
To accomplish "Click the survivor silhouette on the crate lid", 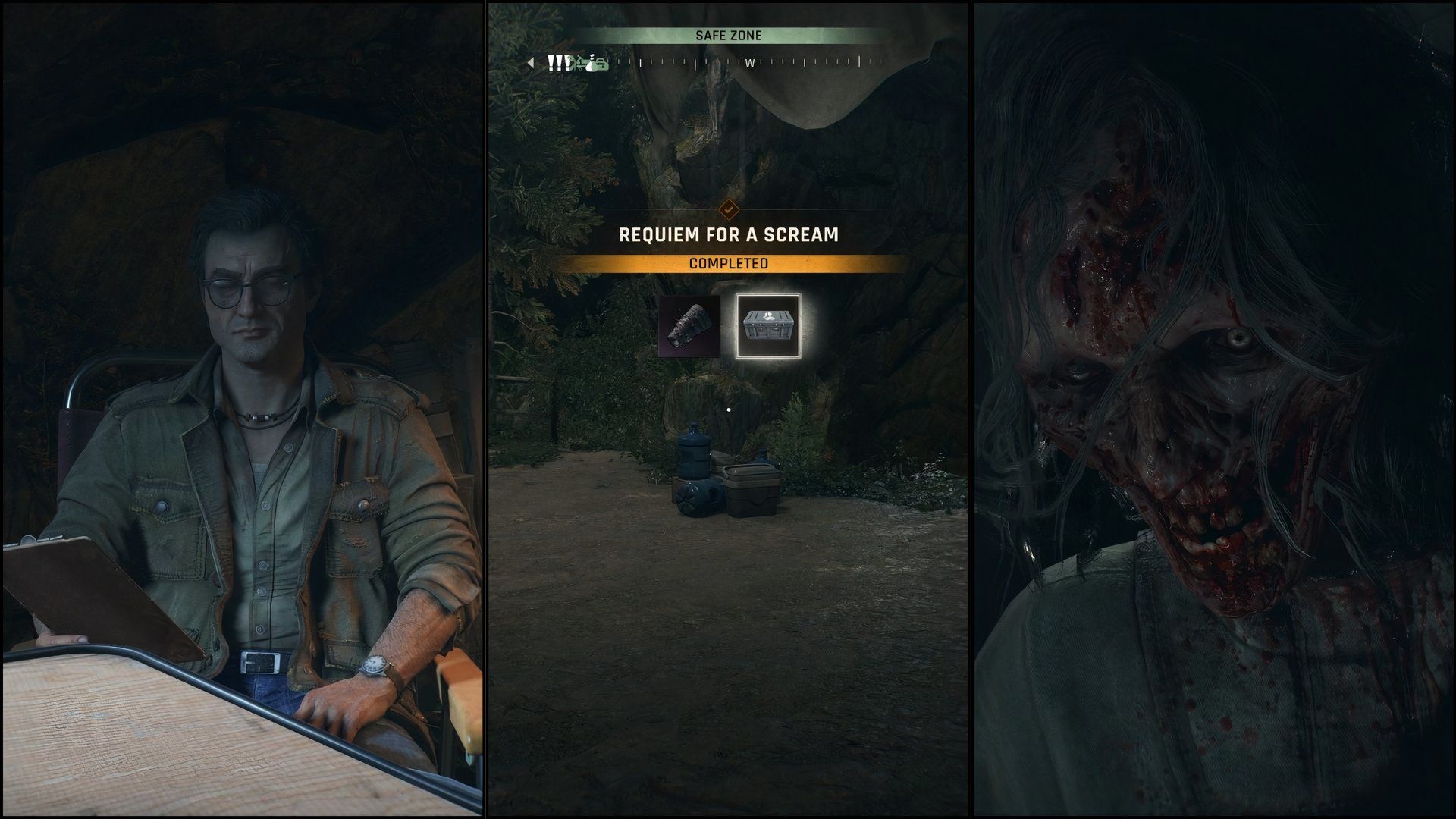I will pos(768,317).
